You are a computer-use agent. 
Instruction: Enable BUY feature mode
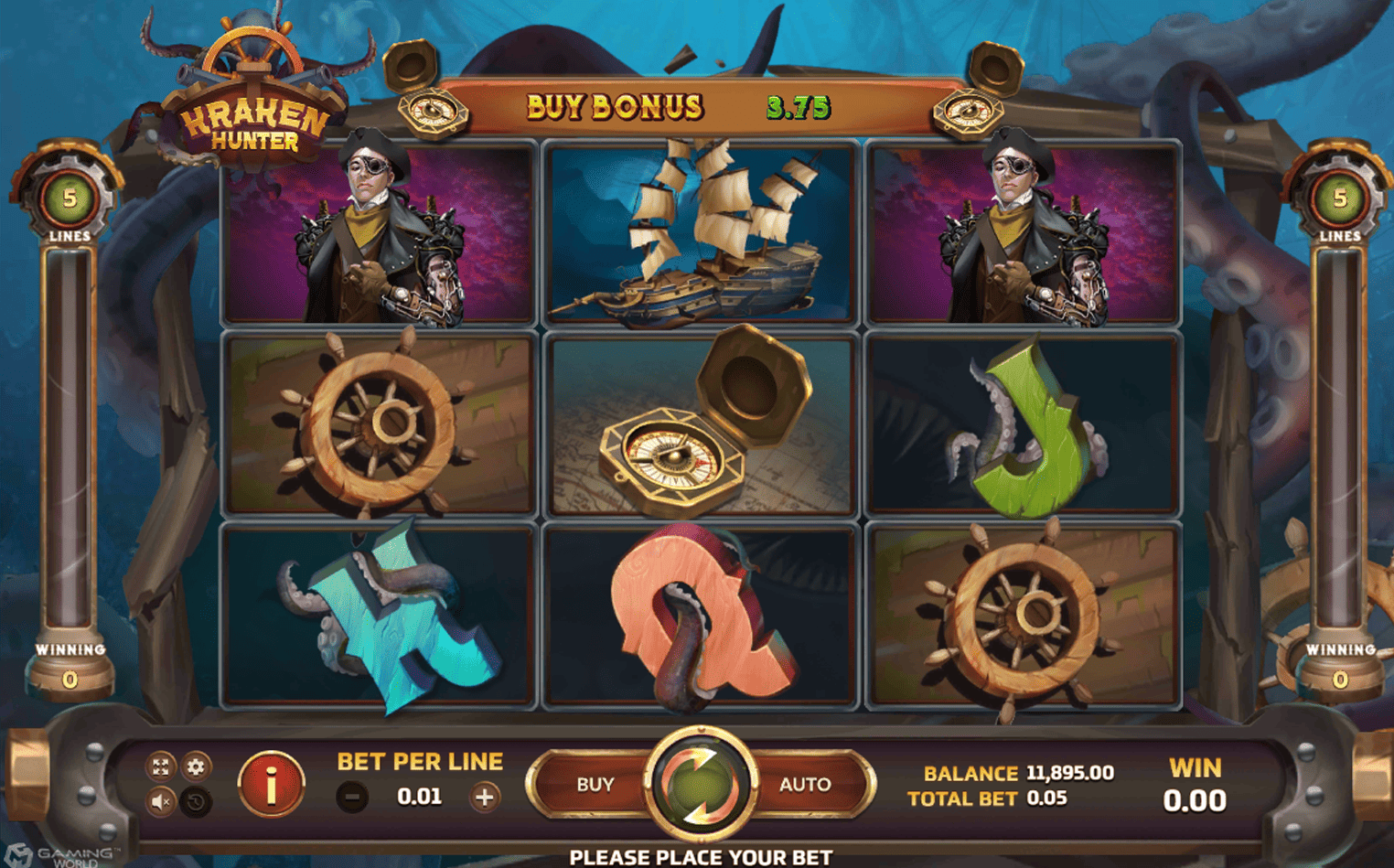coord(594,784)
